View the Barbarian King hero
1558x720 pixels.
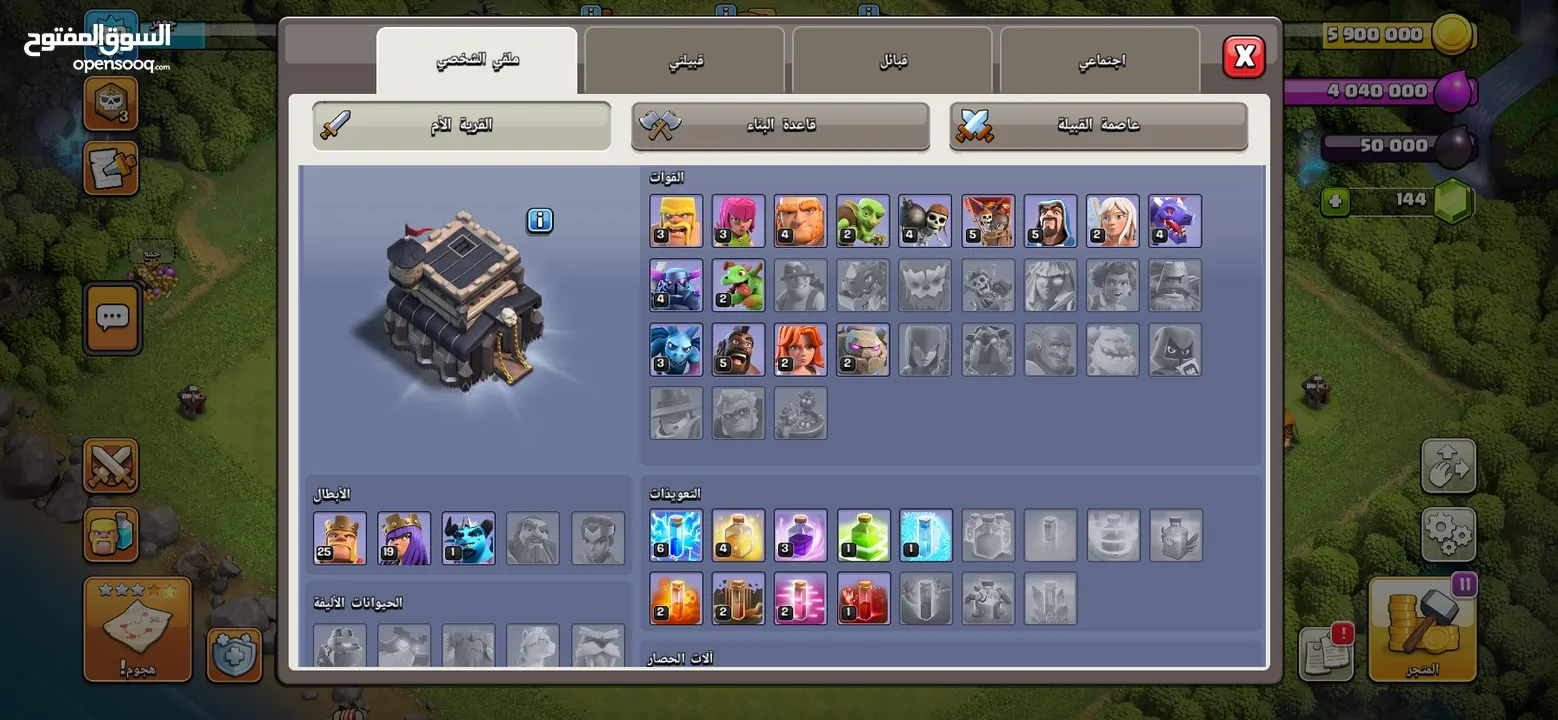click(339, 538)
